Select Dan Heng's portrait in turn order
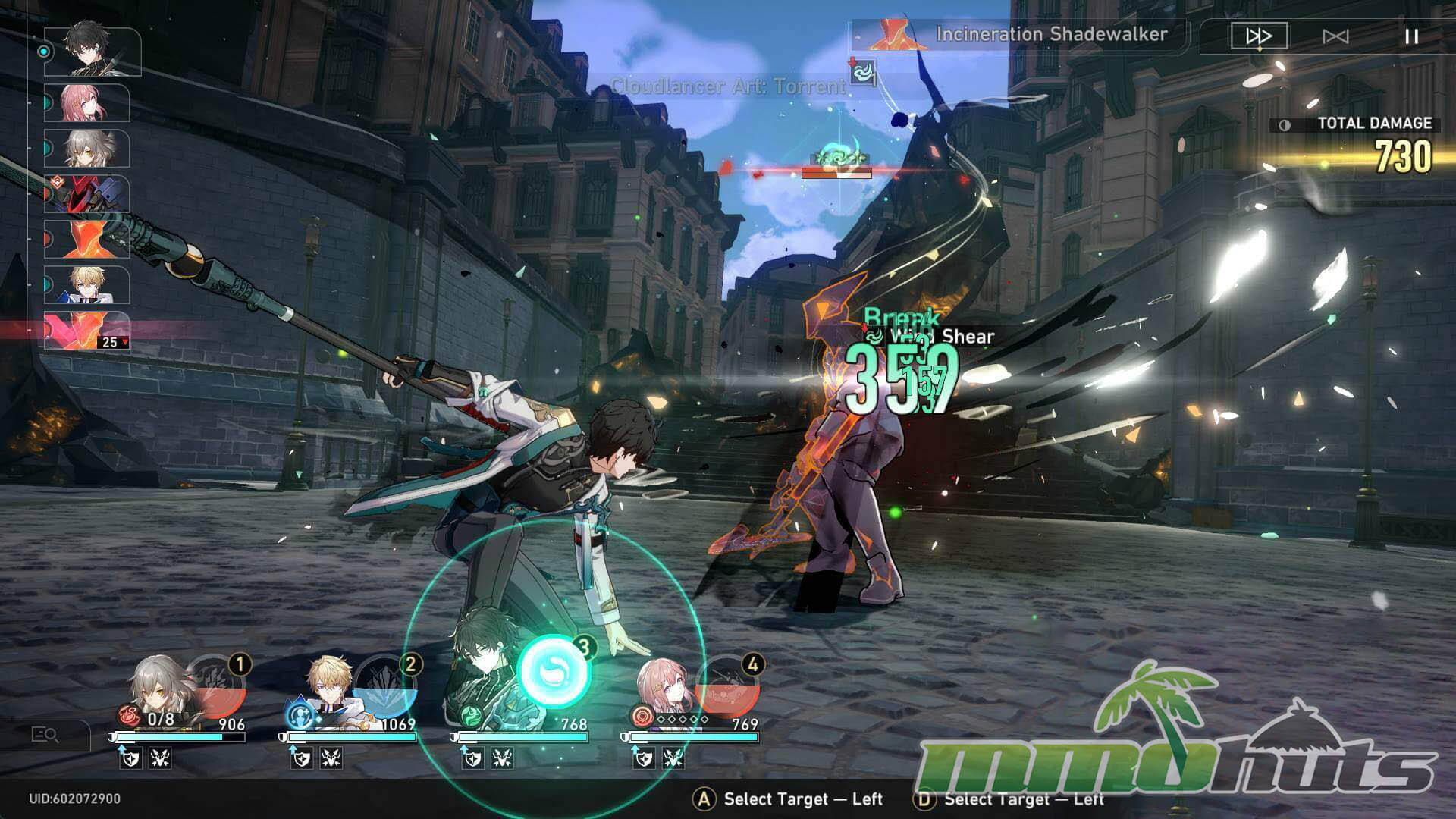The height and width of the screenshot is (819, 1456). [93, 52]
